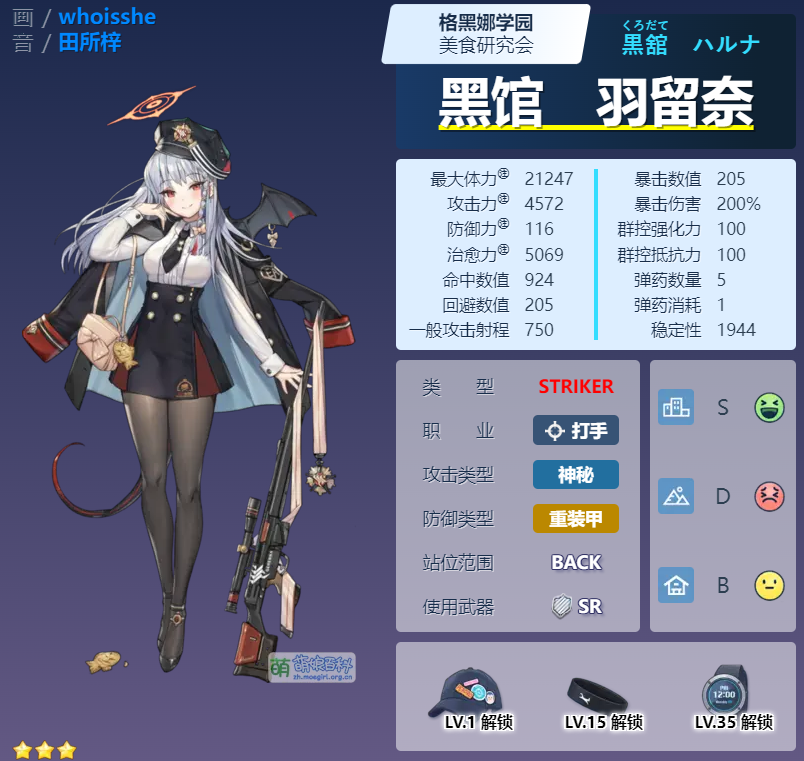This screenshot has width=804, height=761.
Task: Select the 打手 role badge
Action: pyautogui.click(x=576, y=430)
